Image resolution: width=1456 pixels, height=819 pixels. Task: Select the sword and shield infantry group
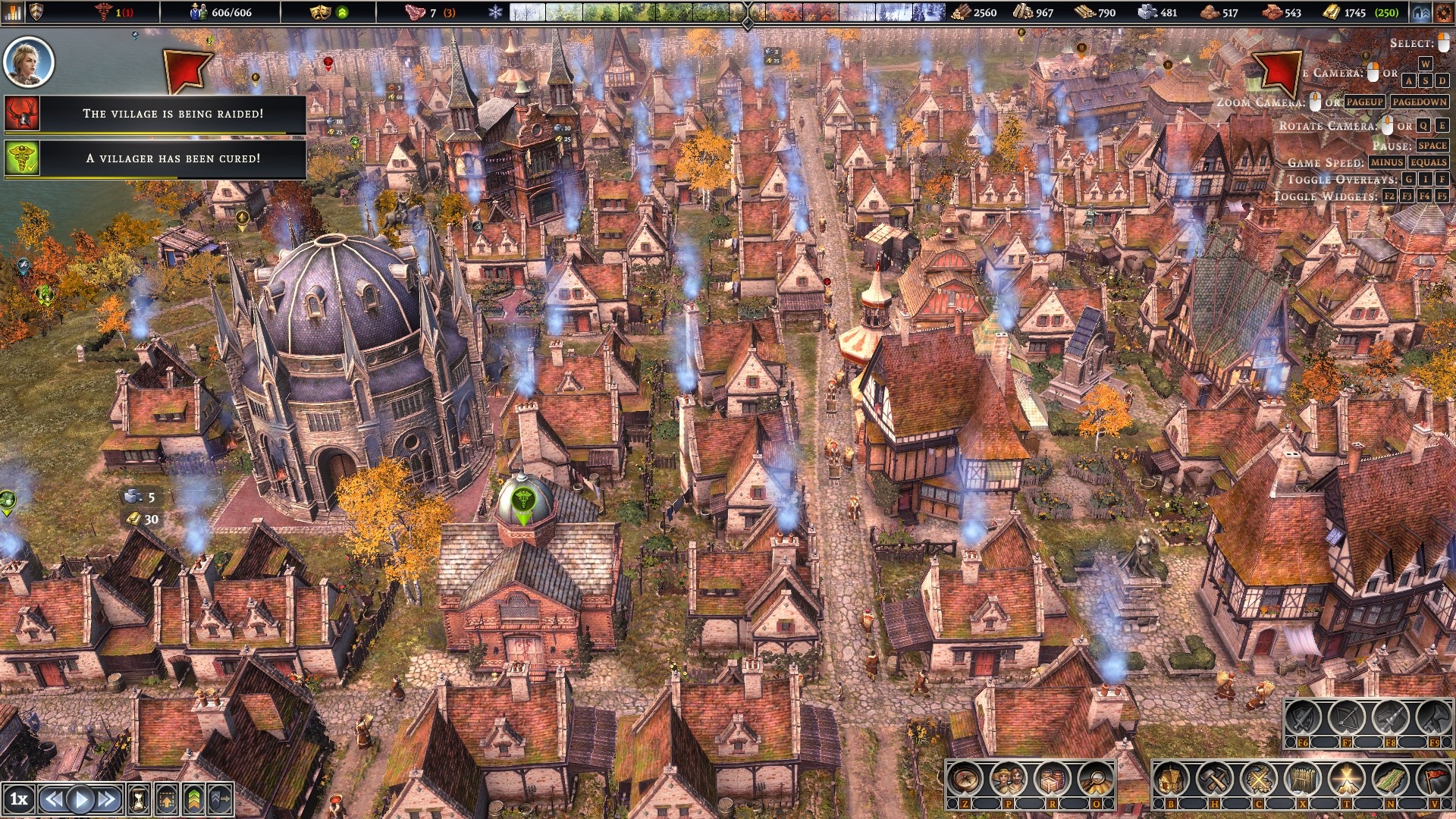click(x=1304, y=717)
